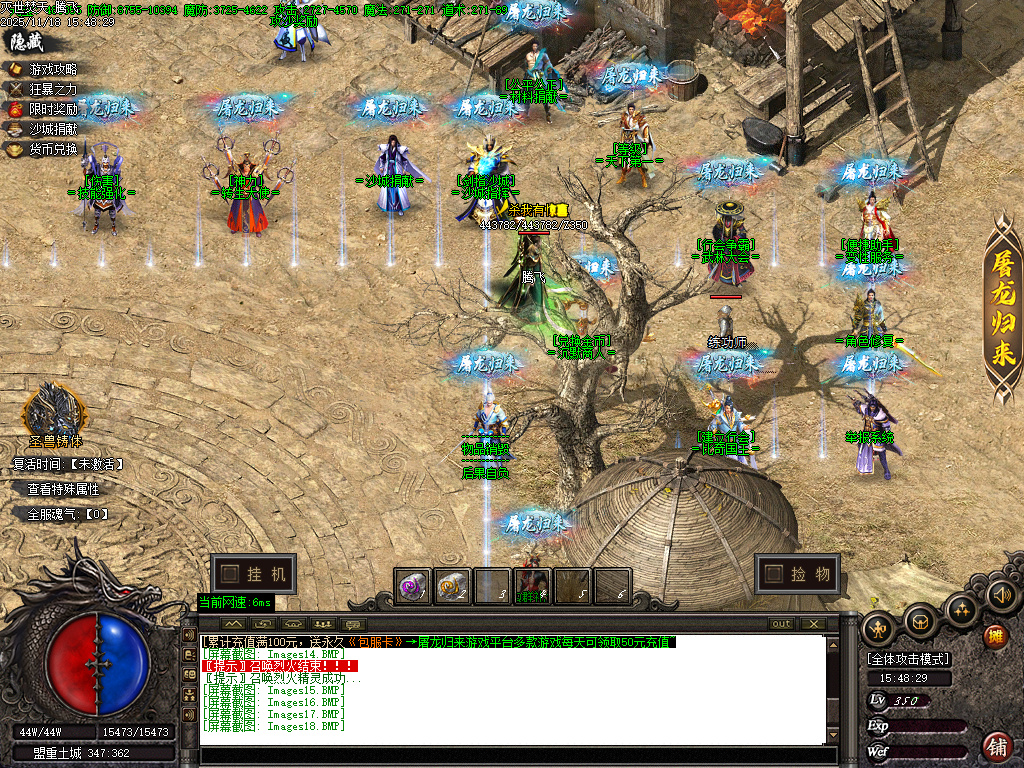
Task: Open 查看特殊属性 special attributes
Action: coord(63,489)
